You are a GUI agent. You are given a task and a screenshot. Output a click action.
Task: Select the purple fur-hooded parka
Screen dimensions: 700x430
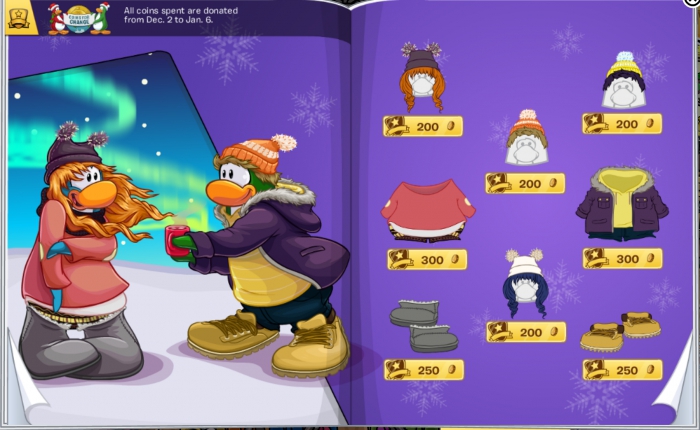point(622,203)
